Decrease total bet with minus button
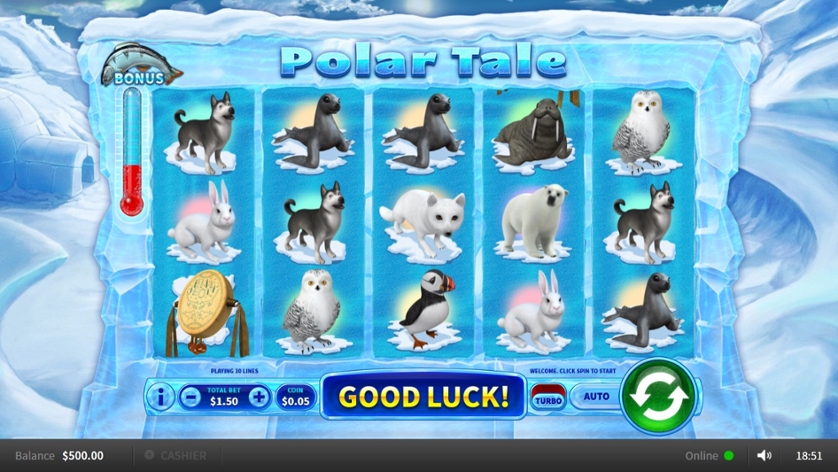838x472 pixels. point(191,397)
